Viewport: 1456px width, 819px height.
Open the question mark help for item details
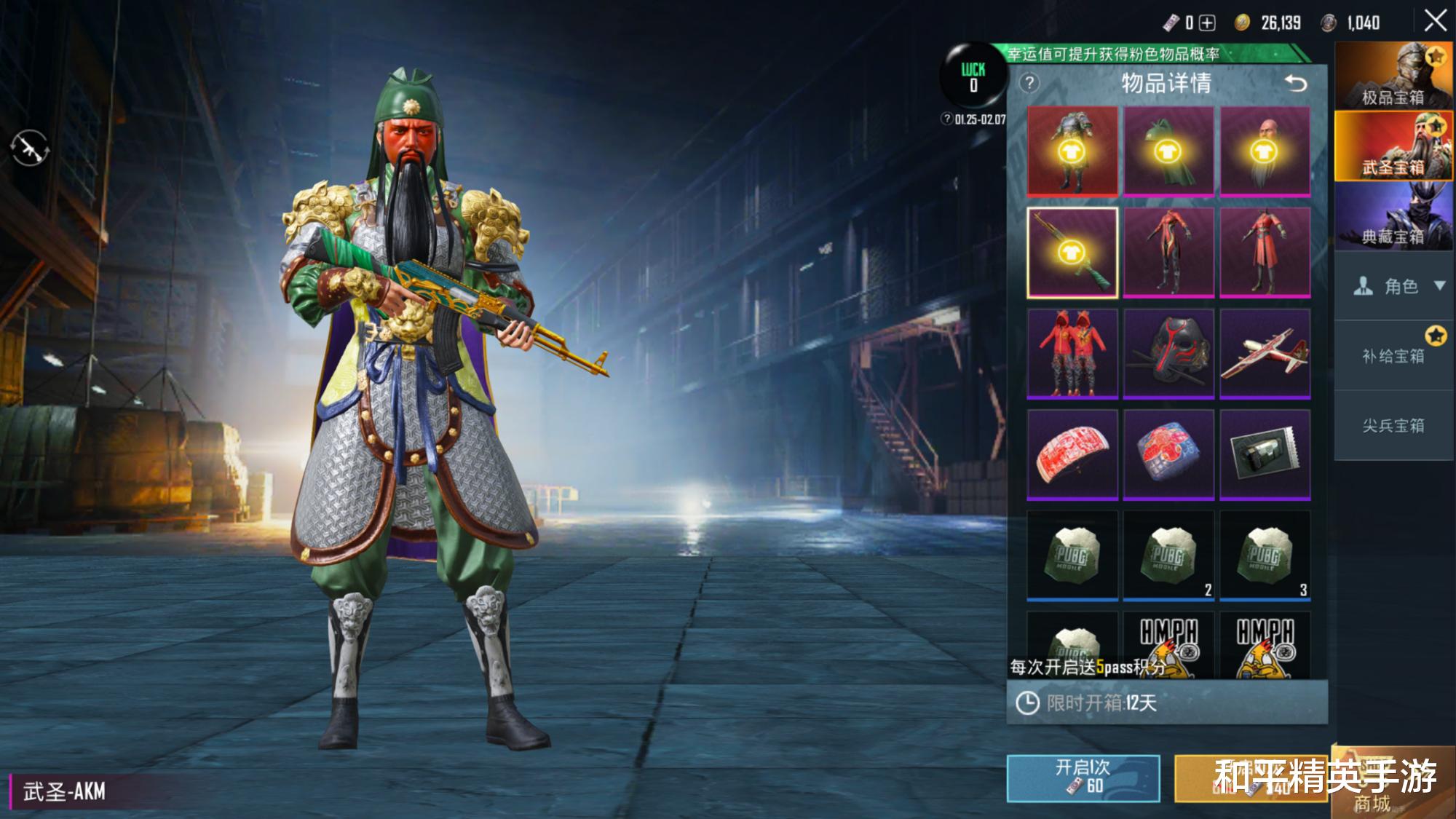1029,83
